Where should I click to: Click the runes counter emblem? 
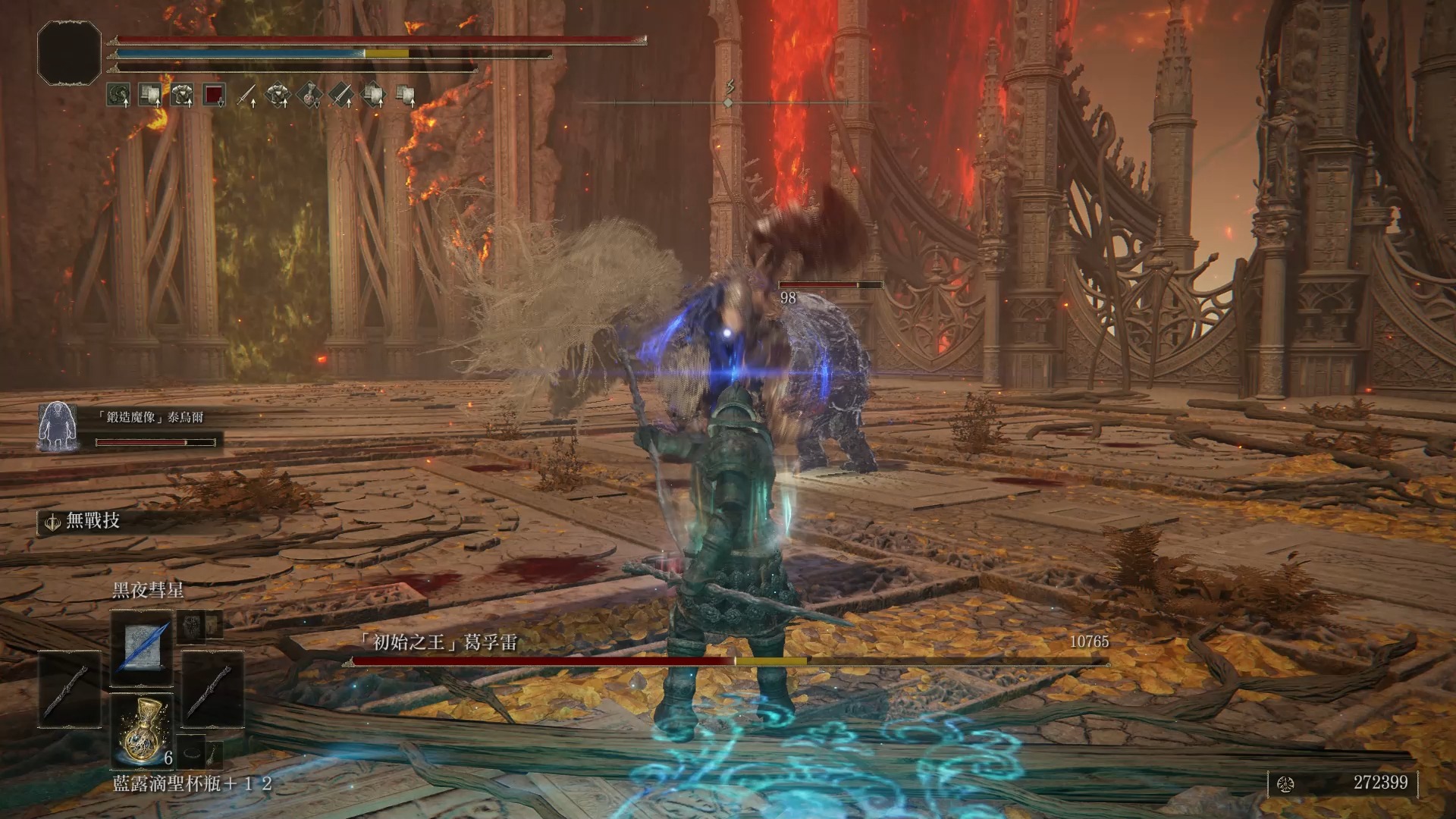pyautogui.click(x=1285, y=783)
